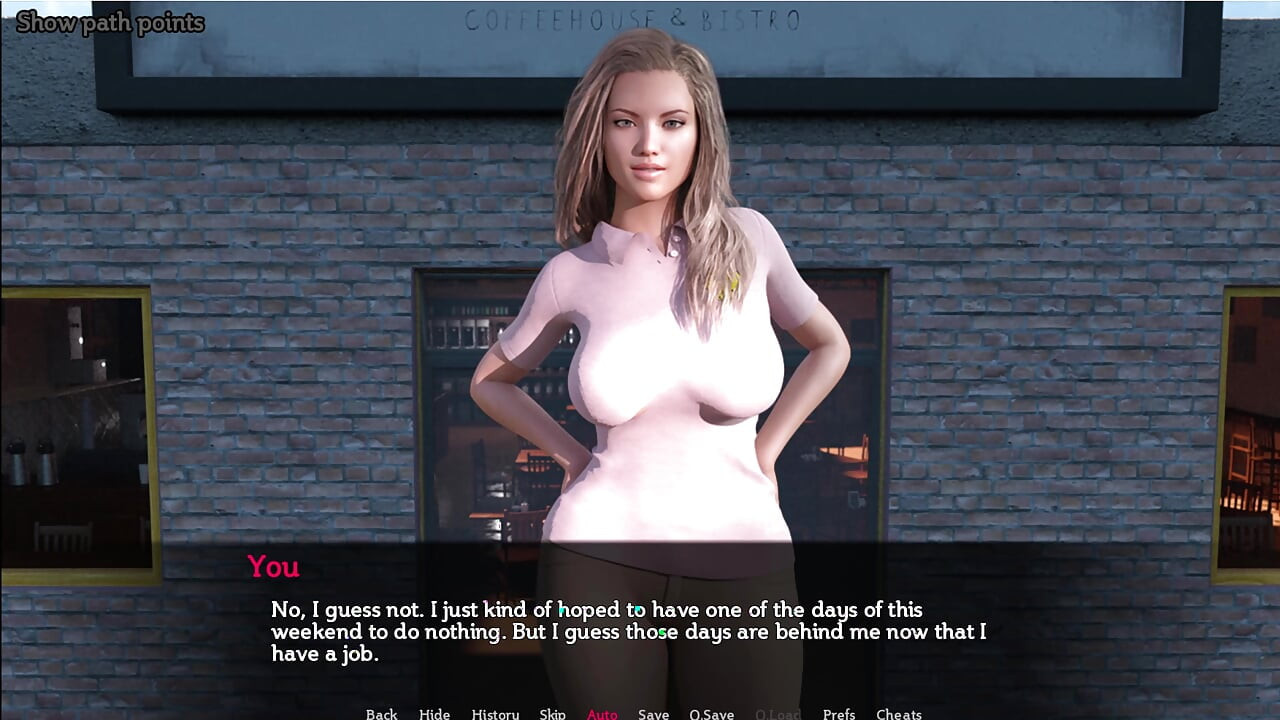Click the Back button in quick menu

click(x=381, y=713)
